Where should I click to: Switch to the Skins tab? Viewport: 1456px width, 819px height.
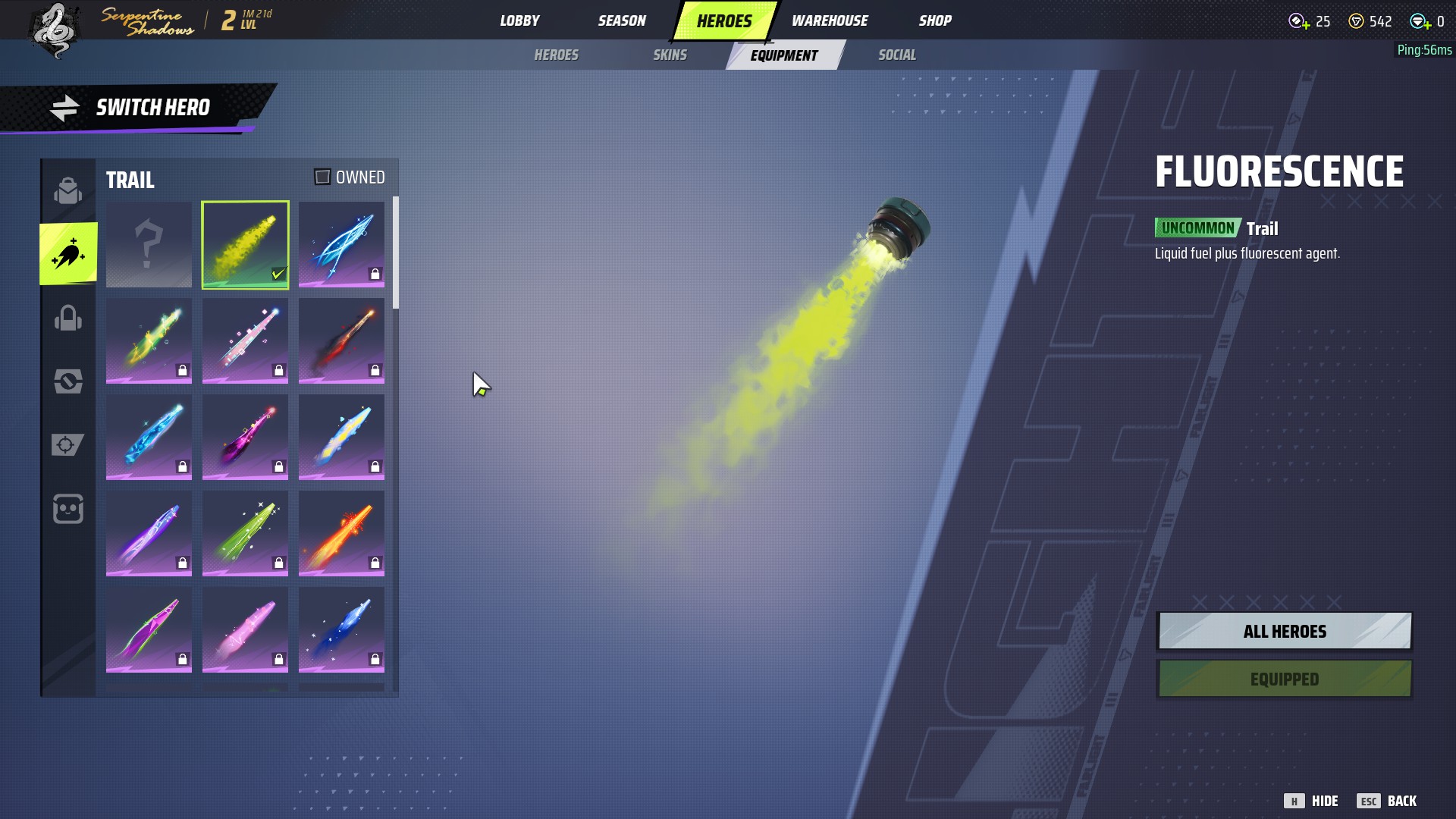click(x=670, y=55)
